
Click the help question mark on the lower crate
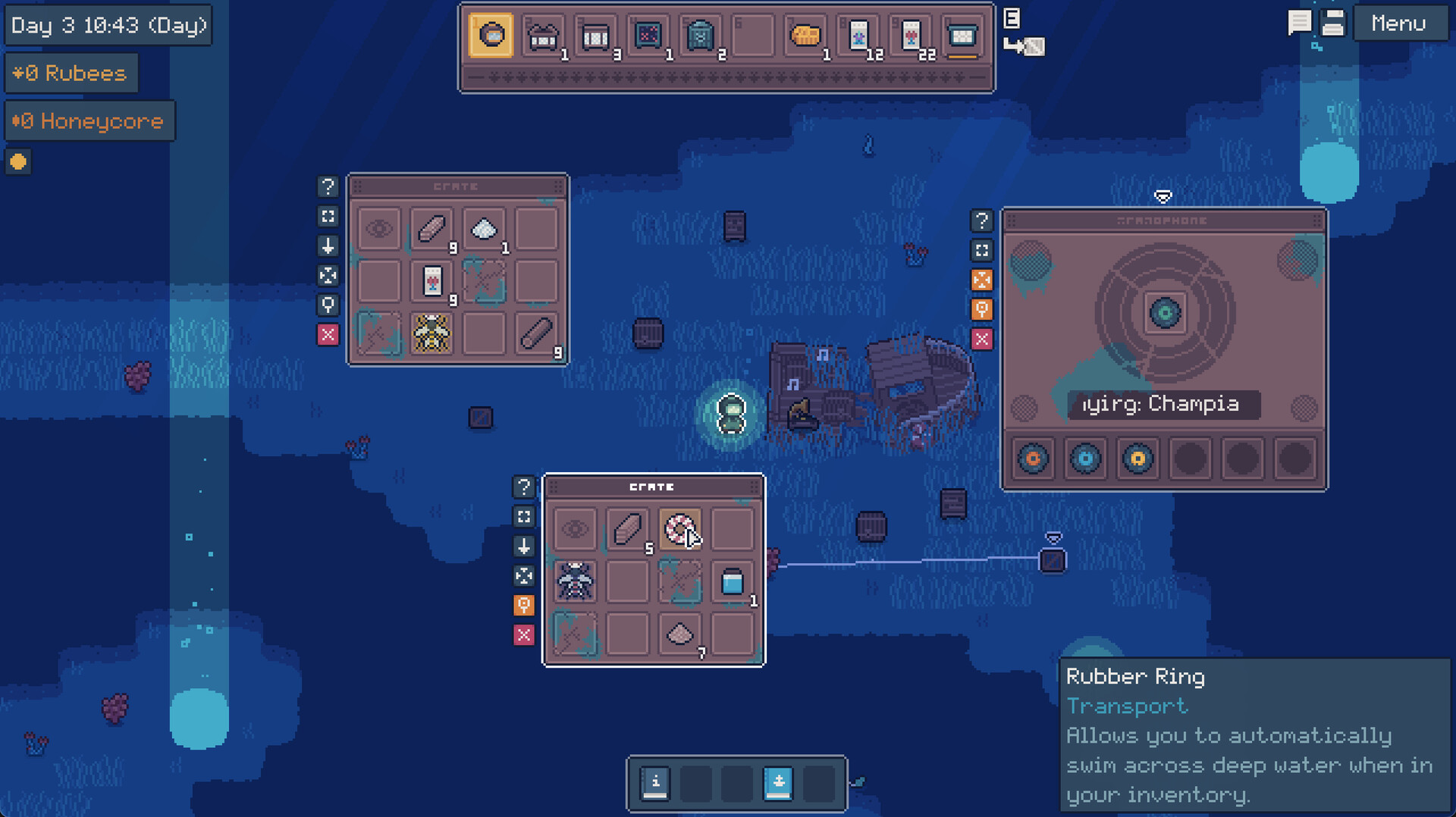(524, 487)
